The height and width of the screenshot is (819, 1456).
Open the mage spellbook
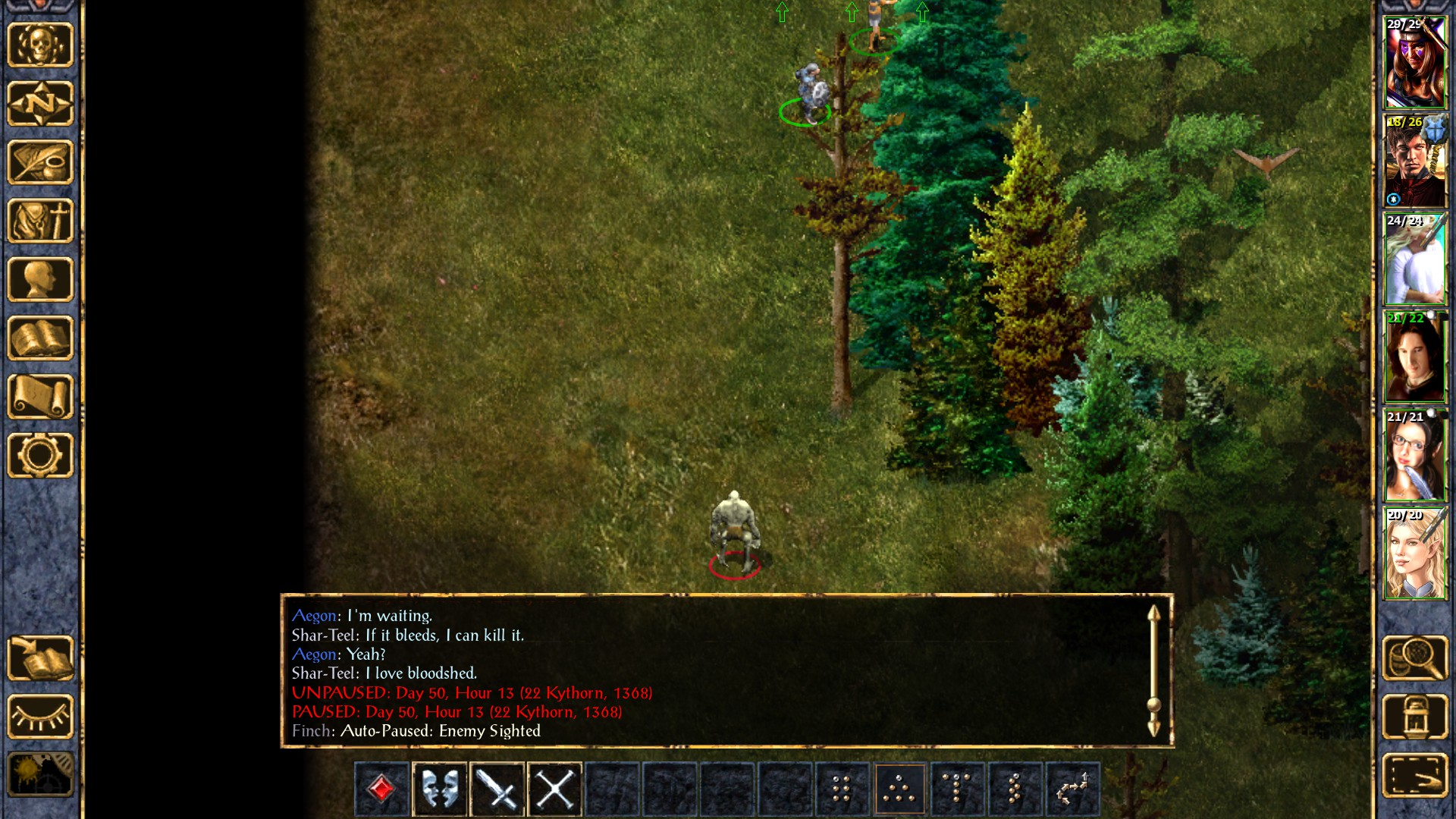(x=40, y=338)
